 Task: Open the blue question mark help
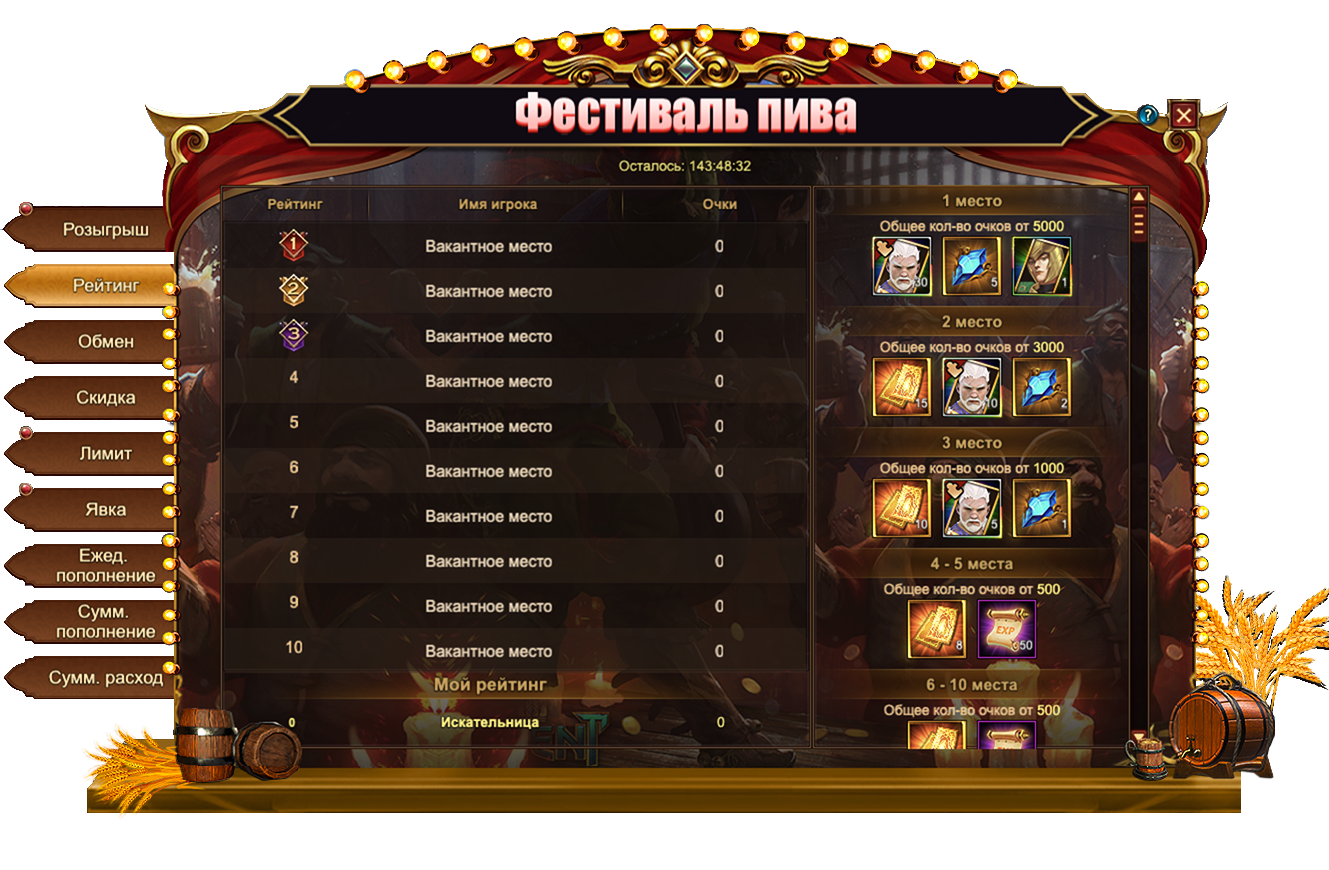(x=1148, y=115)
